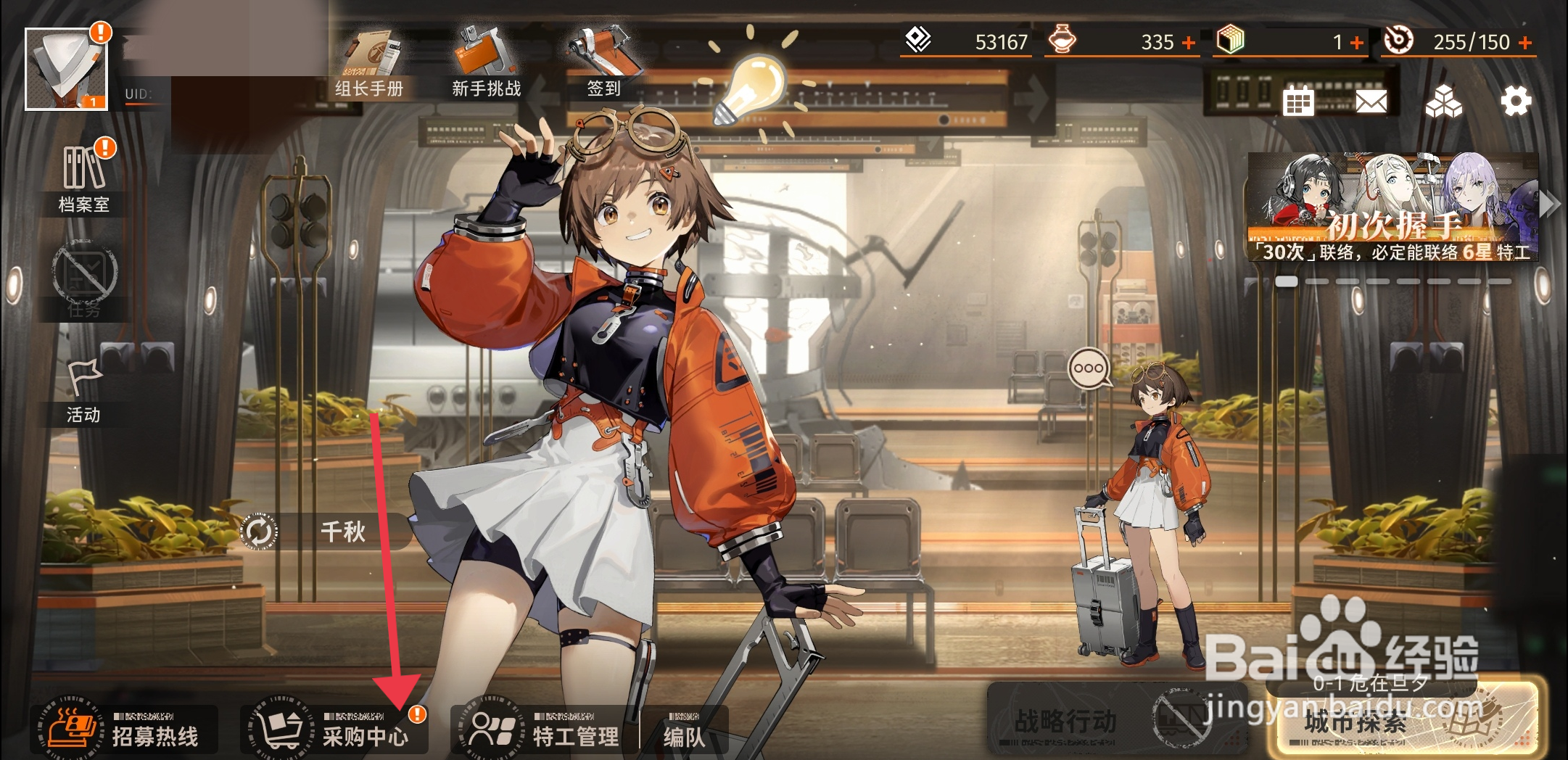Open the gear settings icon
This screenshot has width=1568, height=760.
[x=1516, y=101]
